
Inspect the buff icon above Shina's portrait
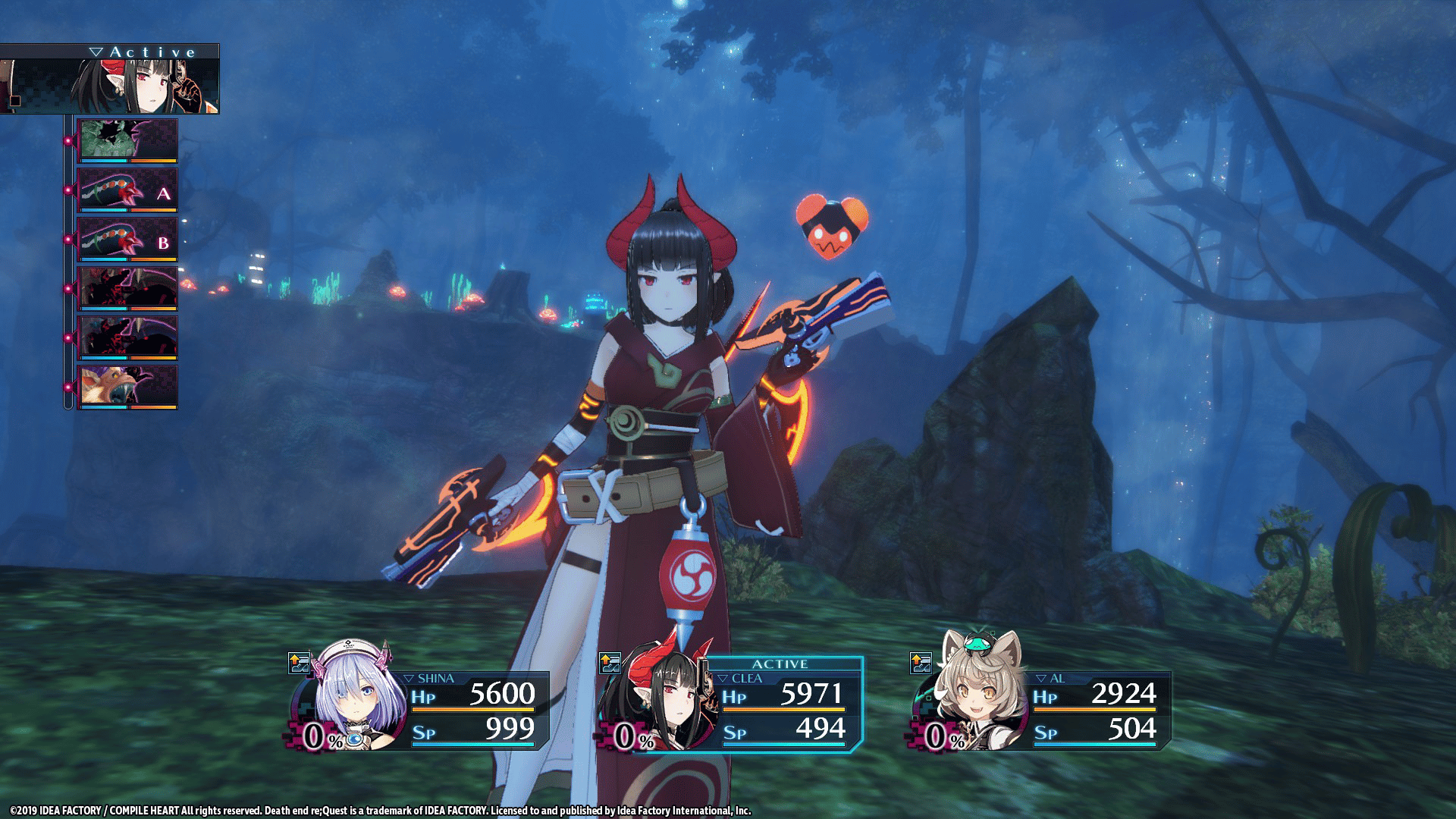tap(300, 664)
